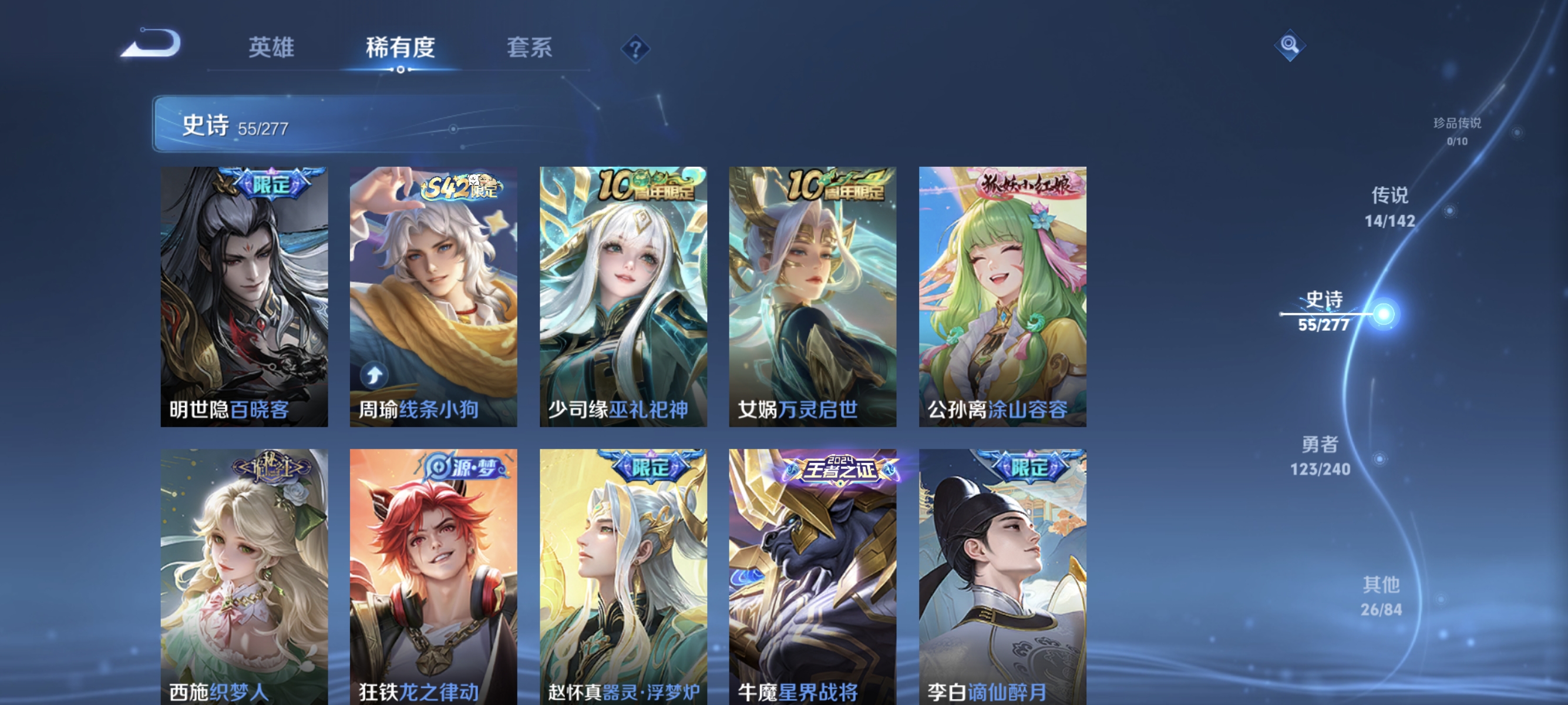Switch to the 英雄 tab
Screen dimensions: 1568x705
(271, 48)
